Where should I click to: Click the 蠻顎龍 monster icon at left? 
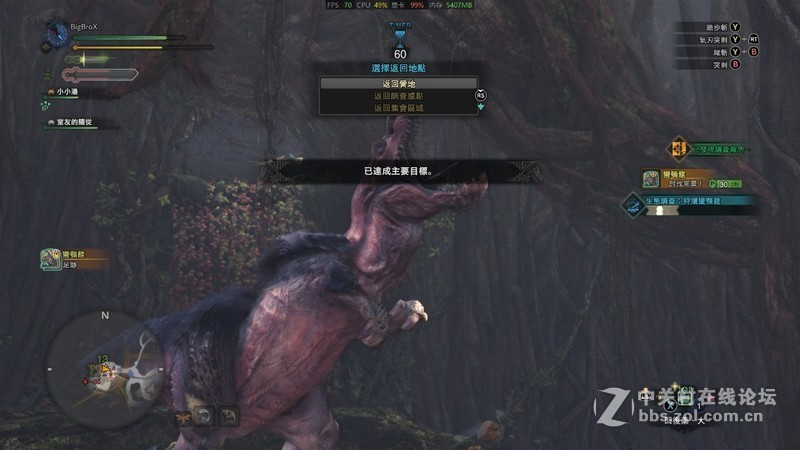pyautogui.click(x=49, y=259)
